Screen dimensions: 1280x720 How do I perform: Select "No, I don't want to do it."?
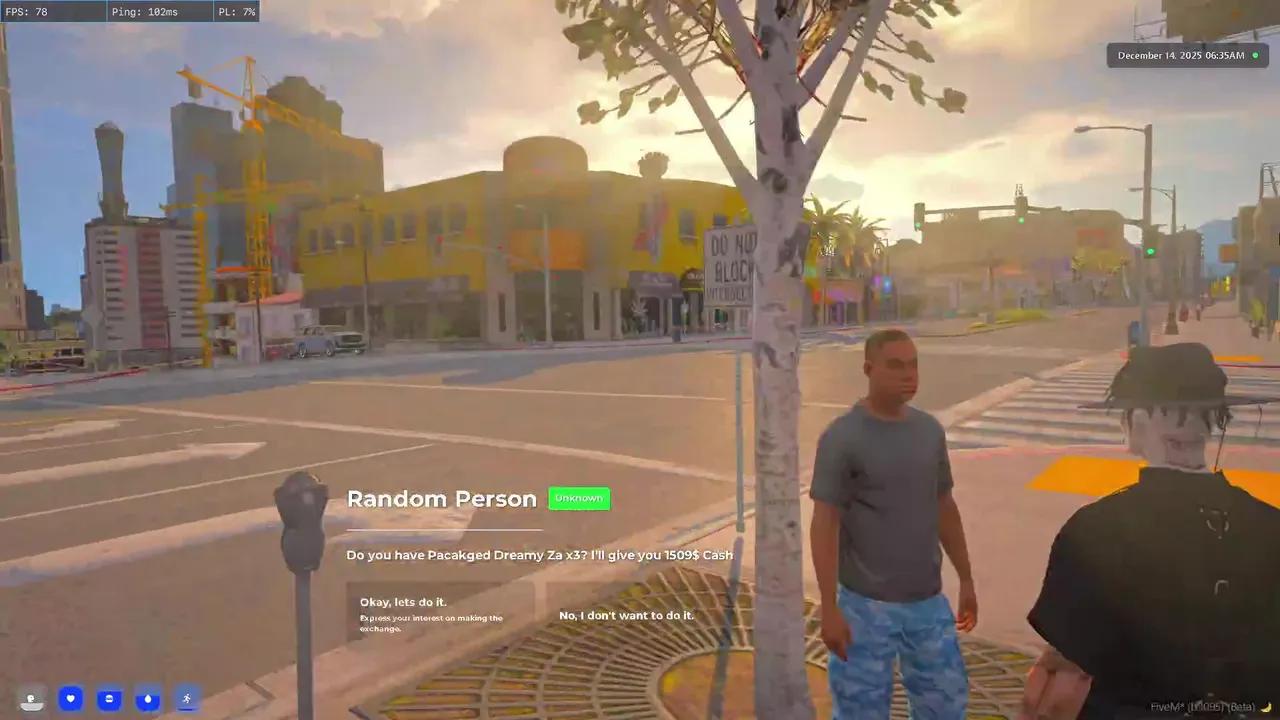click(626, 615)
